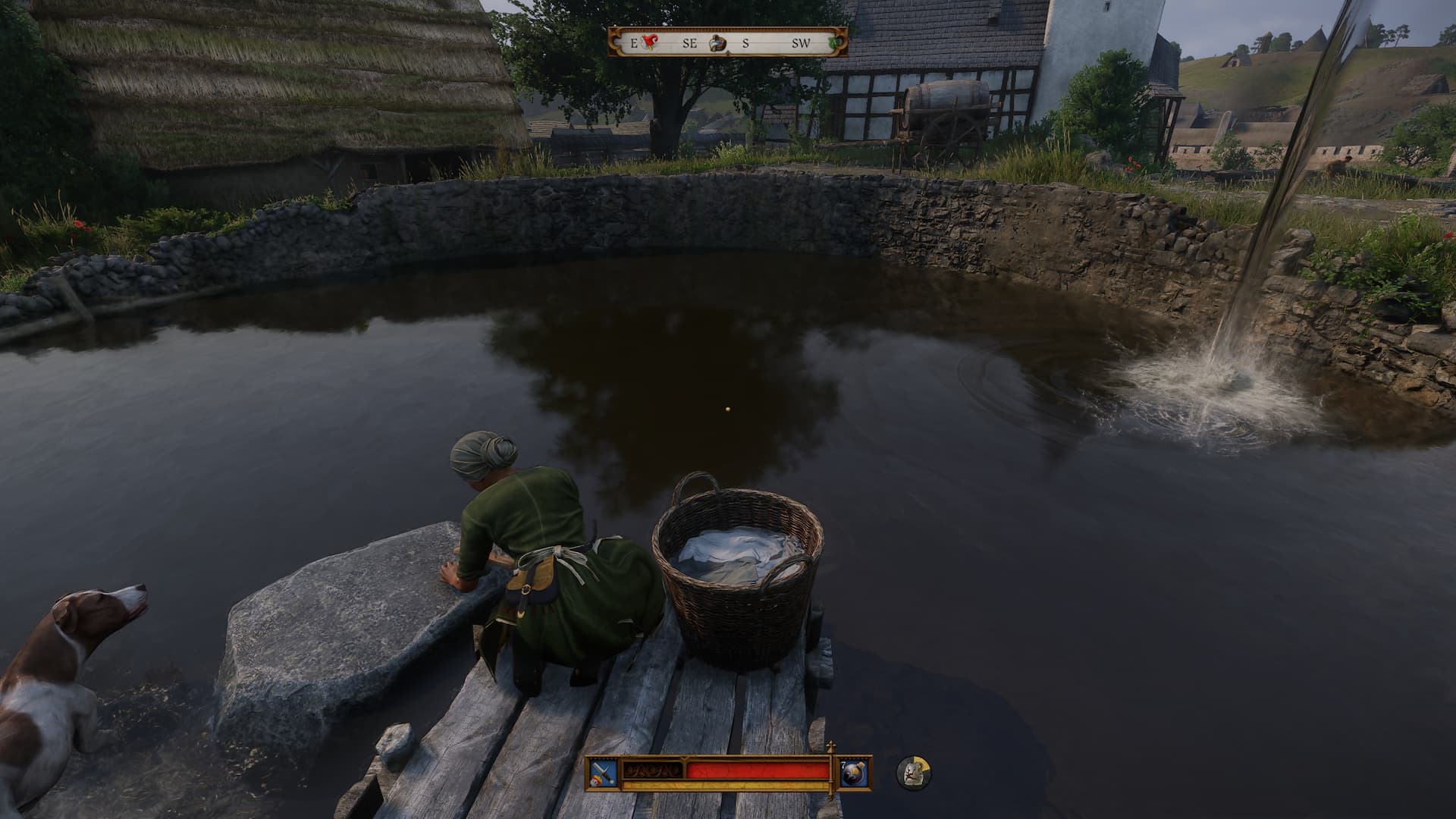Use the potion flask quick slot
Screen dimensions: 1456x819
coord(855,772)
